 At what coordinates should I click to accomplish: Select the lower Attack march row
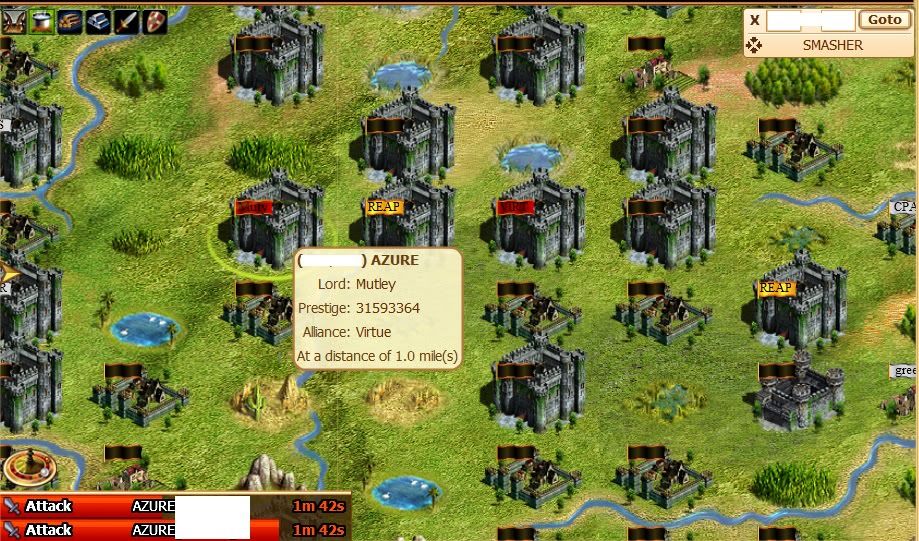point(175,529)
